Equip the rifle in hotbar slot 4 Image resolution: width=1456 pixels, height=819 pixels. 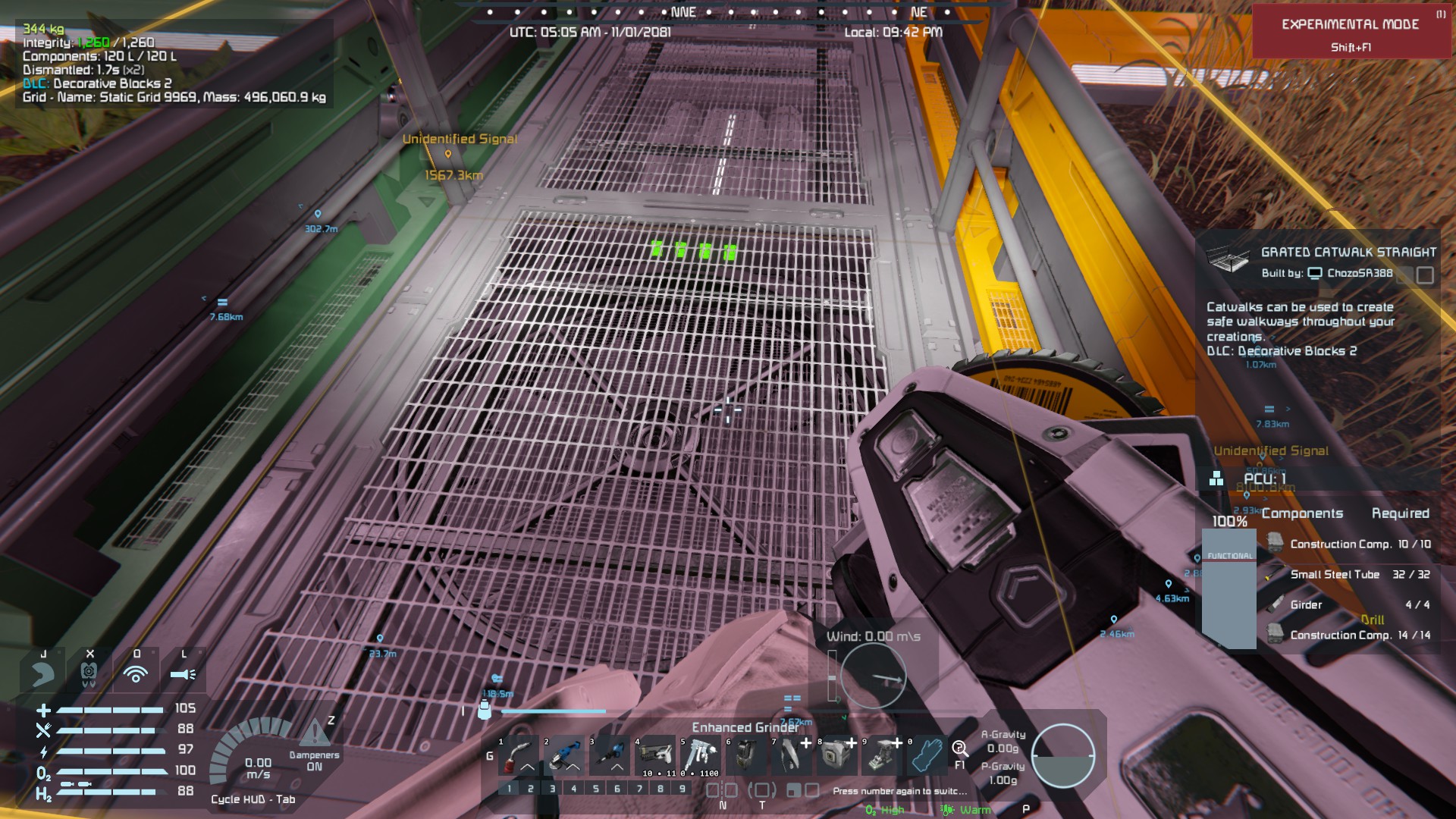pyautogui.click(x=655, y=755)
